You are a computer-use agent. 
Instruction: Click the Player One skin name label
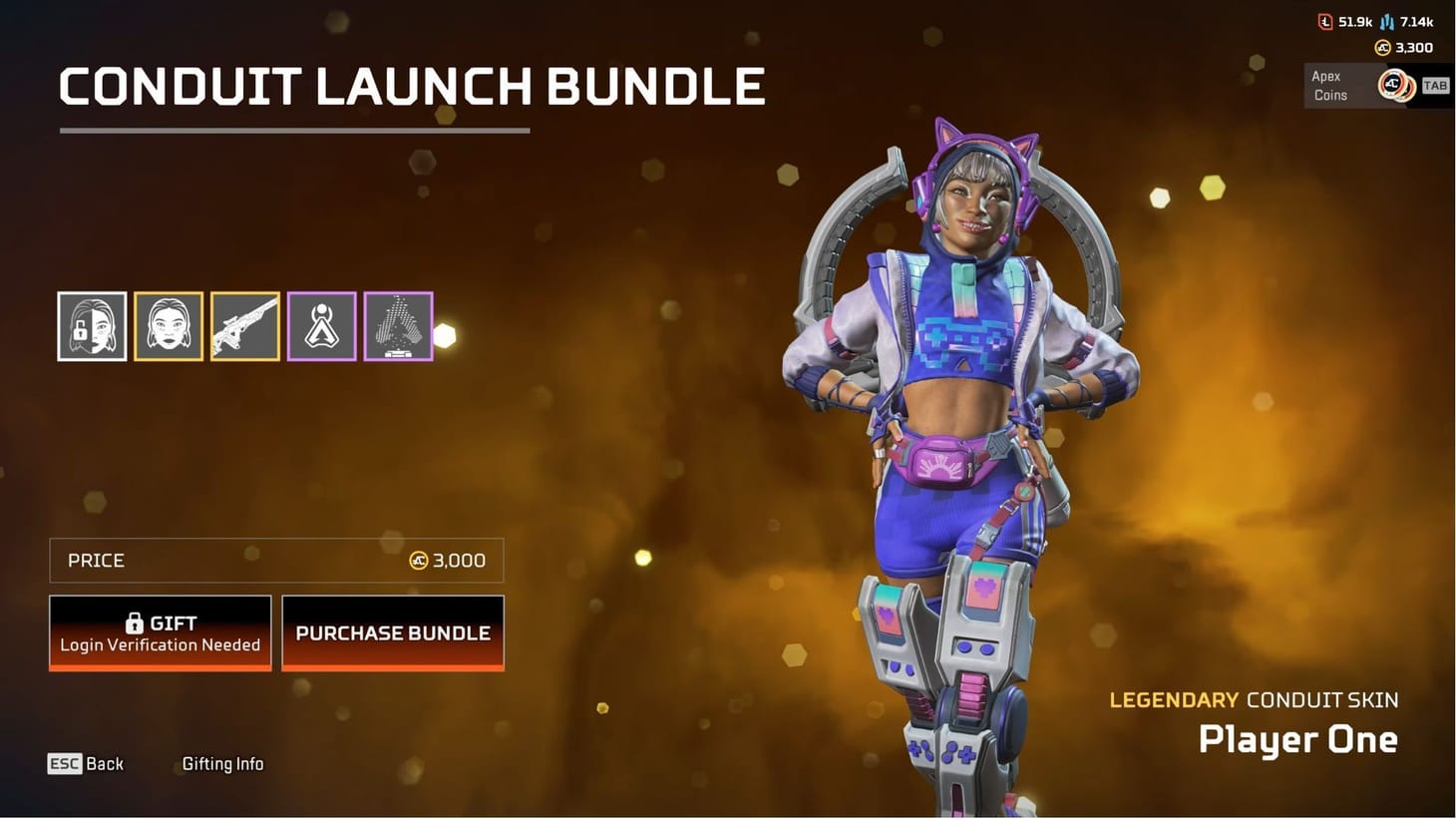click(1297, 740)
